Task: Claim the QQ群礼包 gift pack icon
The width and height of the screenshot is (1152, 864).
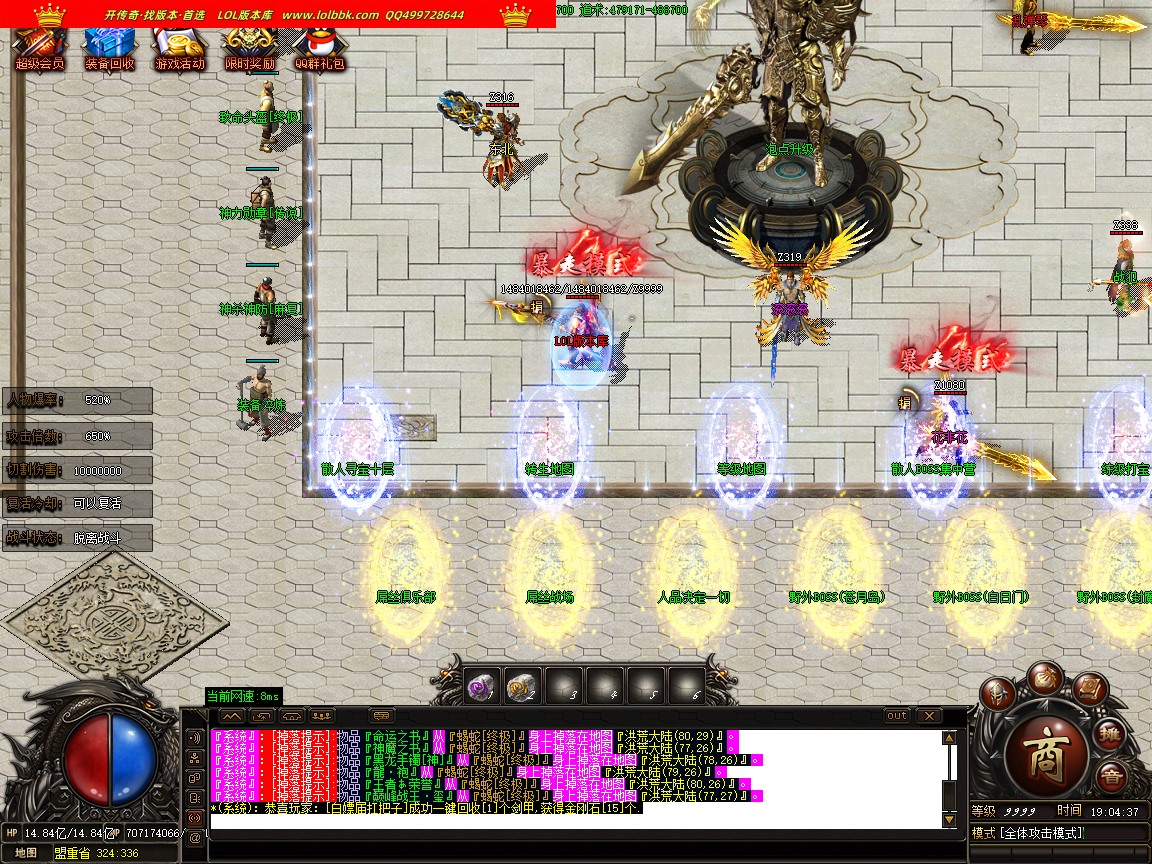Action: [x=319, y=45]
